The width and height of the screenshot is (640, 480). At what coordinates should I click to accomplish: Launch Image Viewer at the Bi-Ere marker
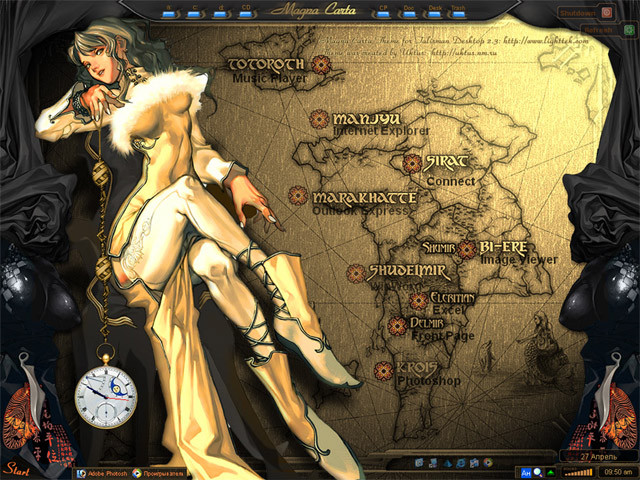point(468,247)
